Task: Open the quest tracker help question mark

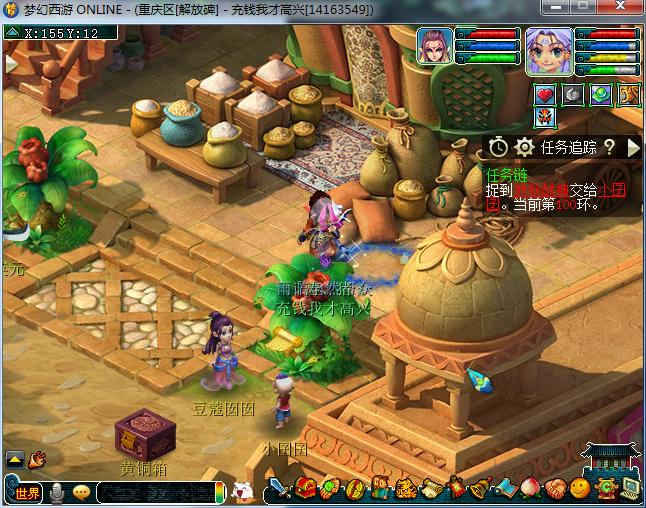Action: point(609,148)
